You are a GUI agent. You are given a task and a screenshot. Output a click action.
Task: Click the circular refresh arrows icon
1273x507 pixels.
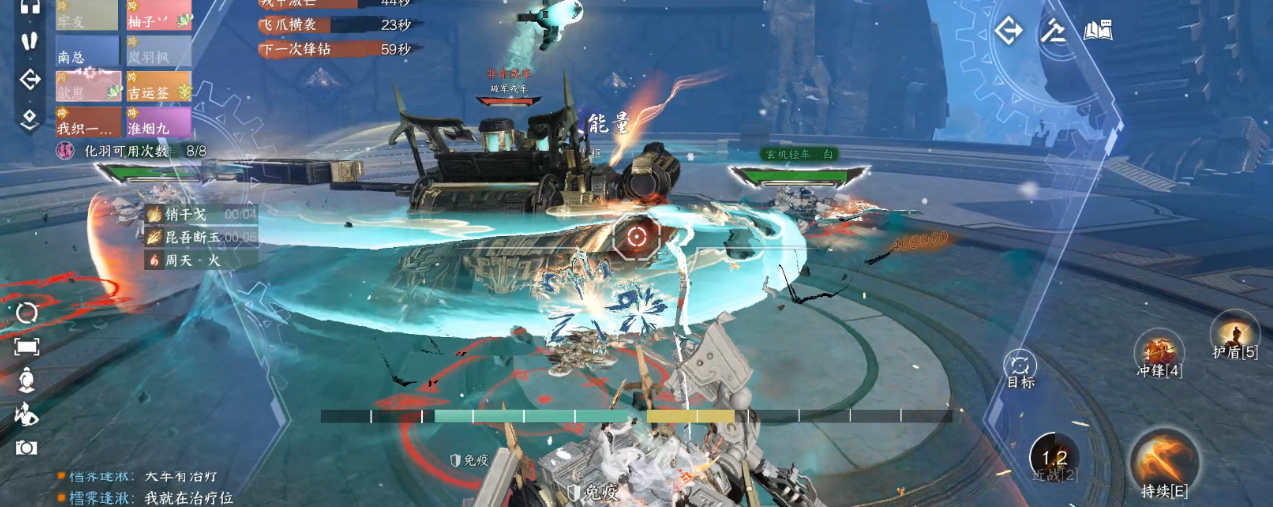pyautogui.click(x=27, y=312)
